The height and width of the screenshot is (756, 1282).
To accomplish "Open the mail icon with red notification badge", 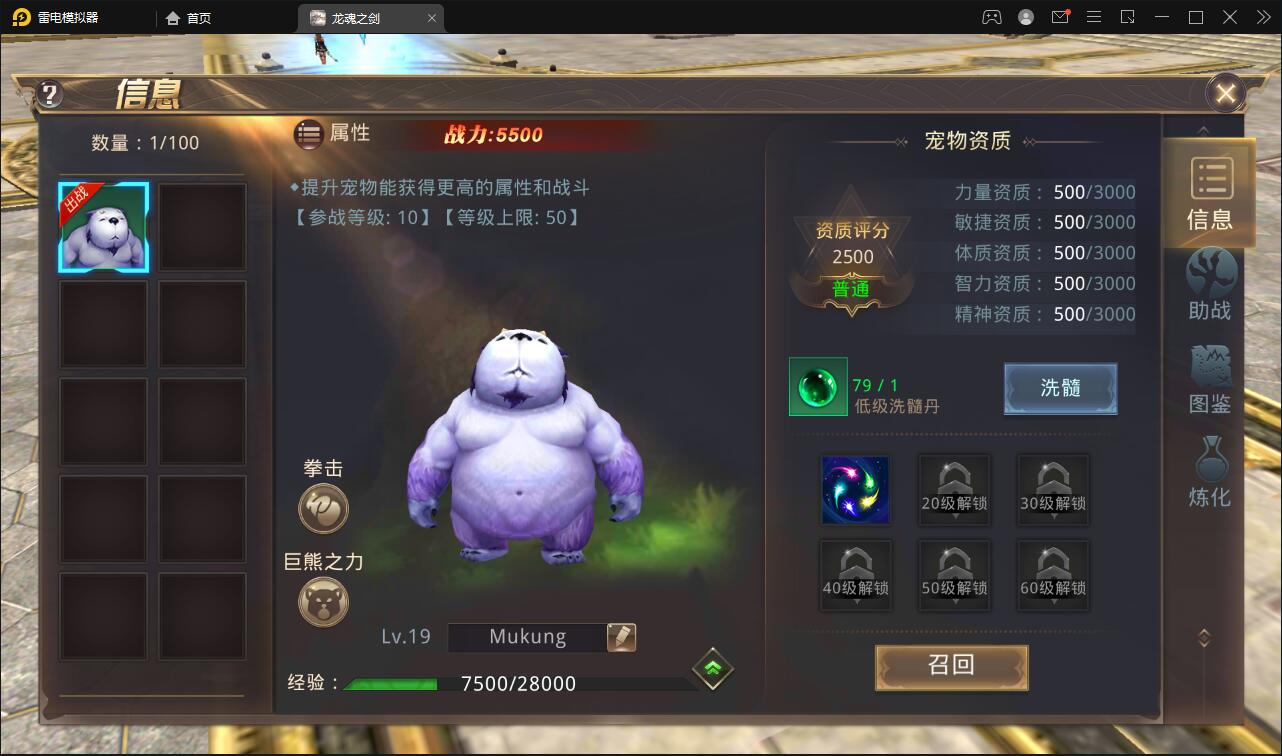I will 1062,17.
